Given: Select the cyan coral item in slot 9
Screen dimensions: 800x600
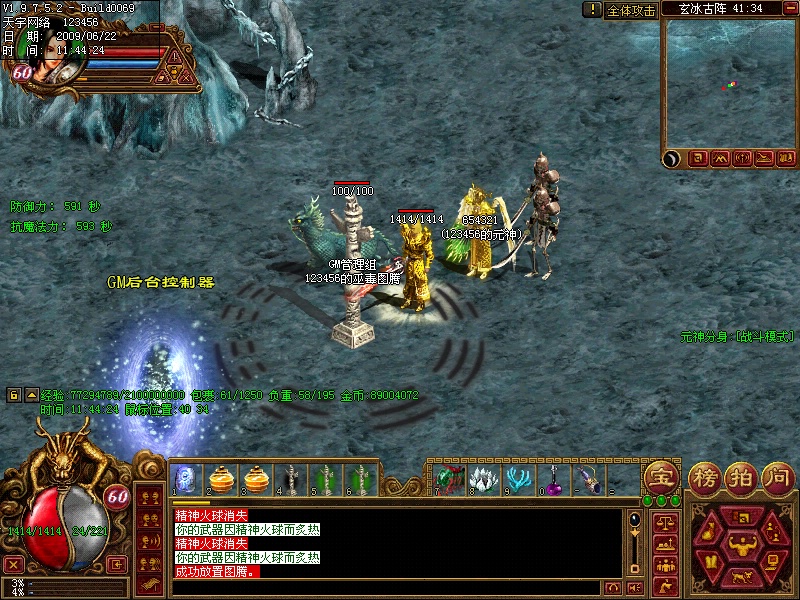Looking at the screenshot, I should pyautogui.click(x=518, y=478).
